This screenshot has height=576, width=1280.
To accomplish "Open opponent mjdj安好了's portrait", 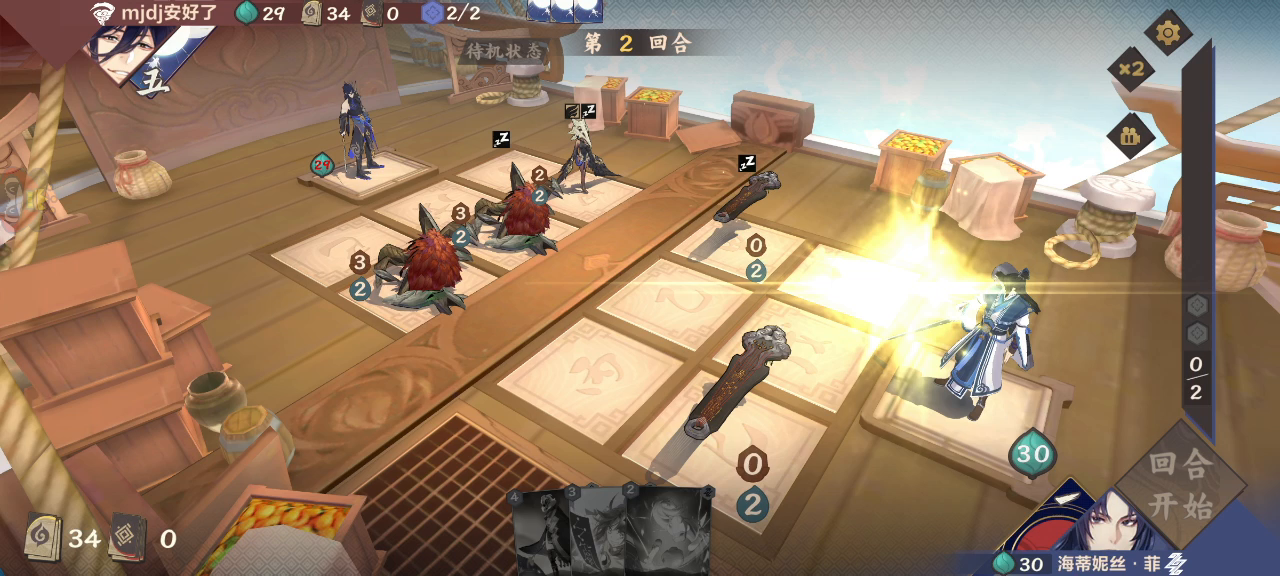I will 122,52.
